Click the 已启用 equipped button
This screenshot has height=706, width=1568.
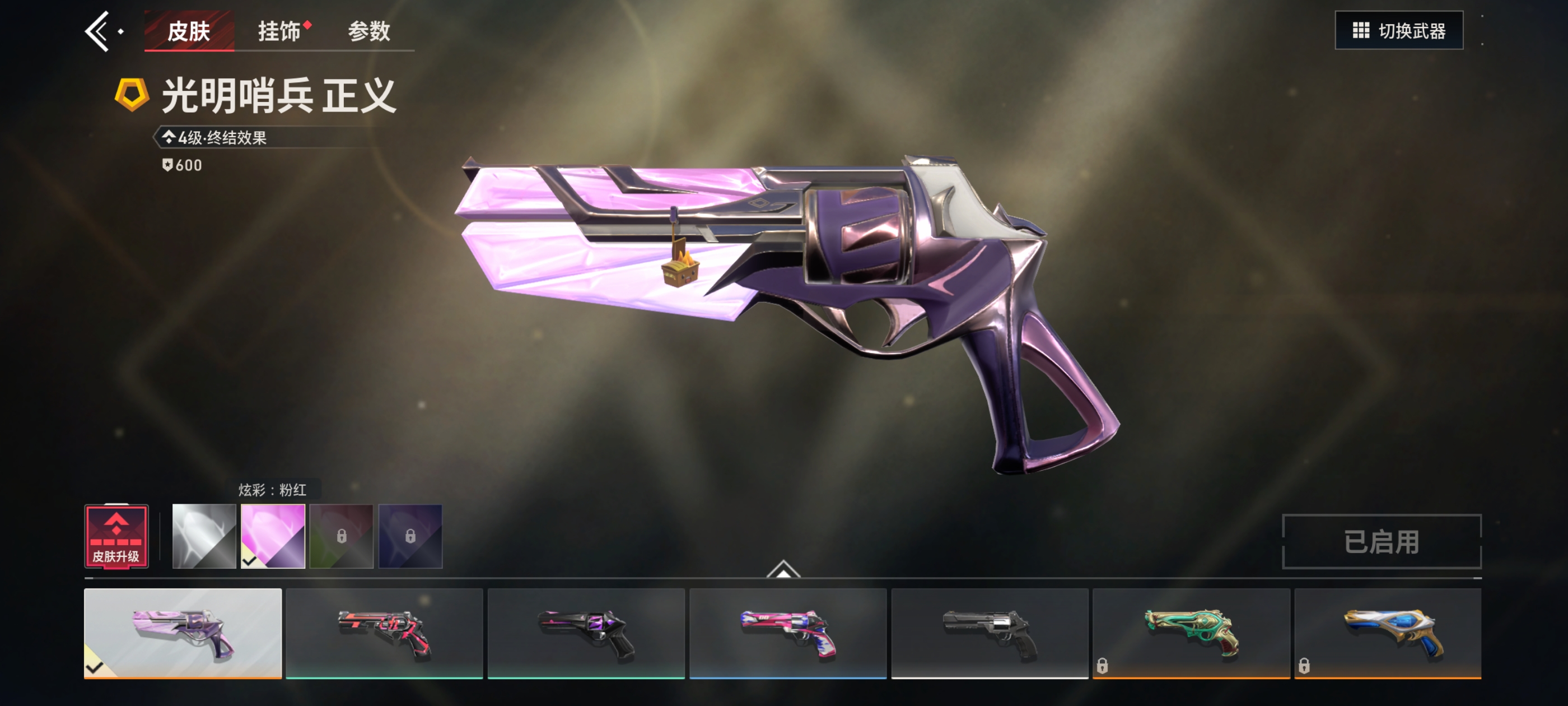coord(1381,541)
